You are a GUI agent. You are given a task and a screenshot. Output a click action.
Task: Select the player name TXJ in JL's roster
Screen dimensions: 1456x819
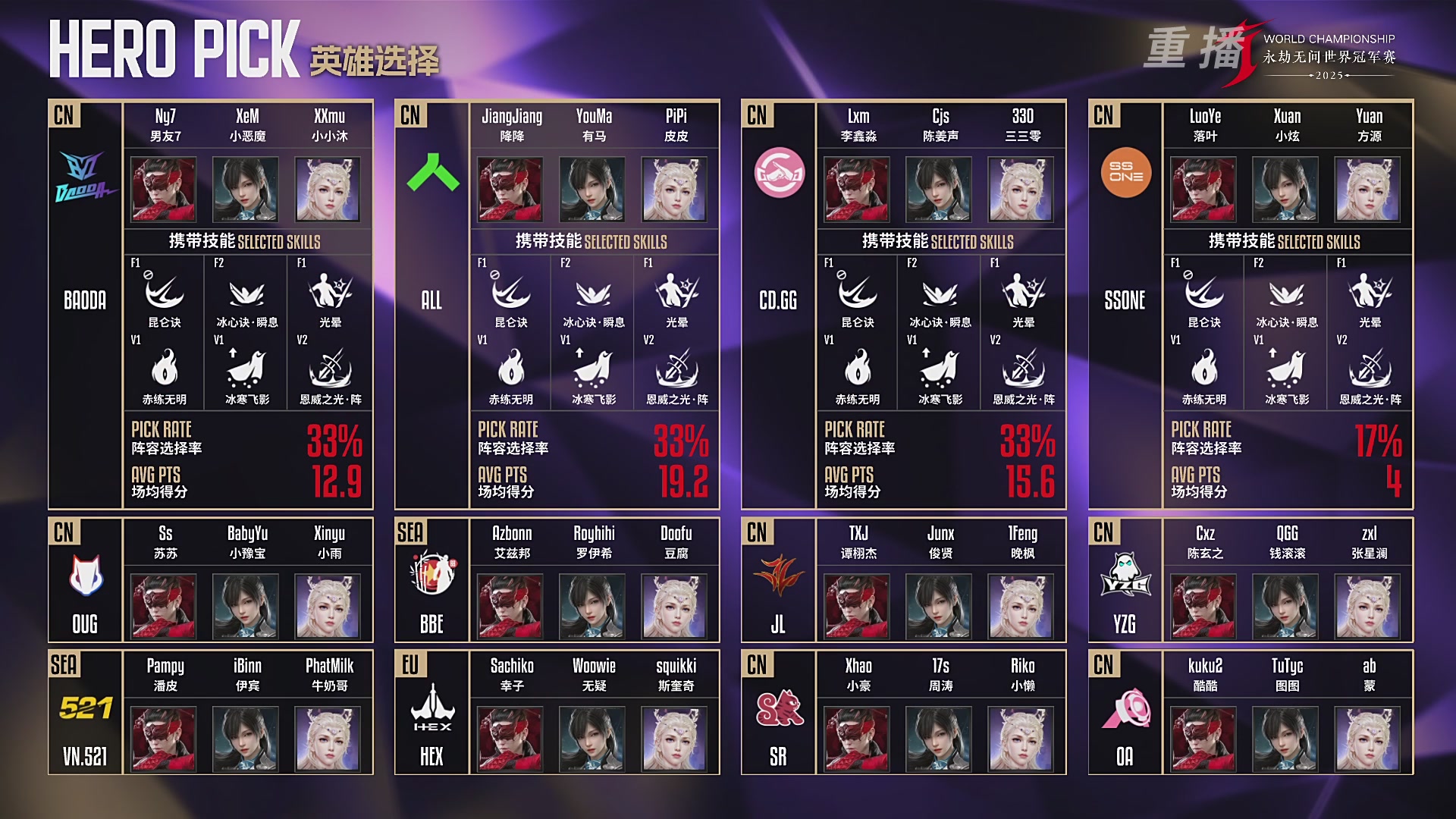(x=858, y=535)
